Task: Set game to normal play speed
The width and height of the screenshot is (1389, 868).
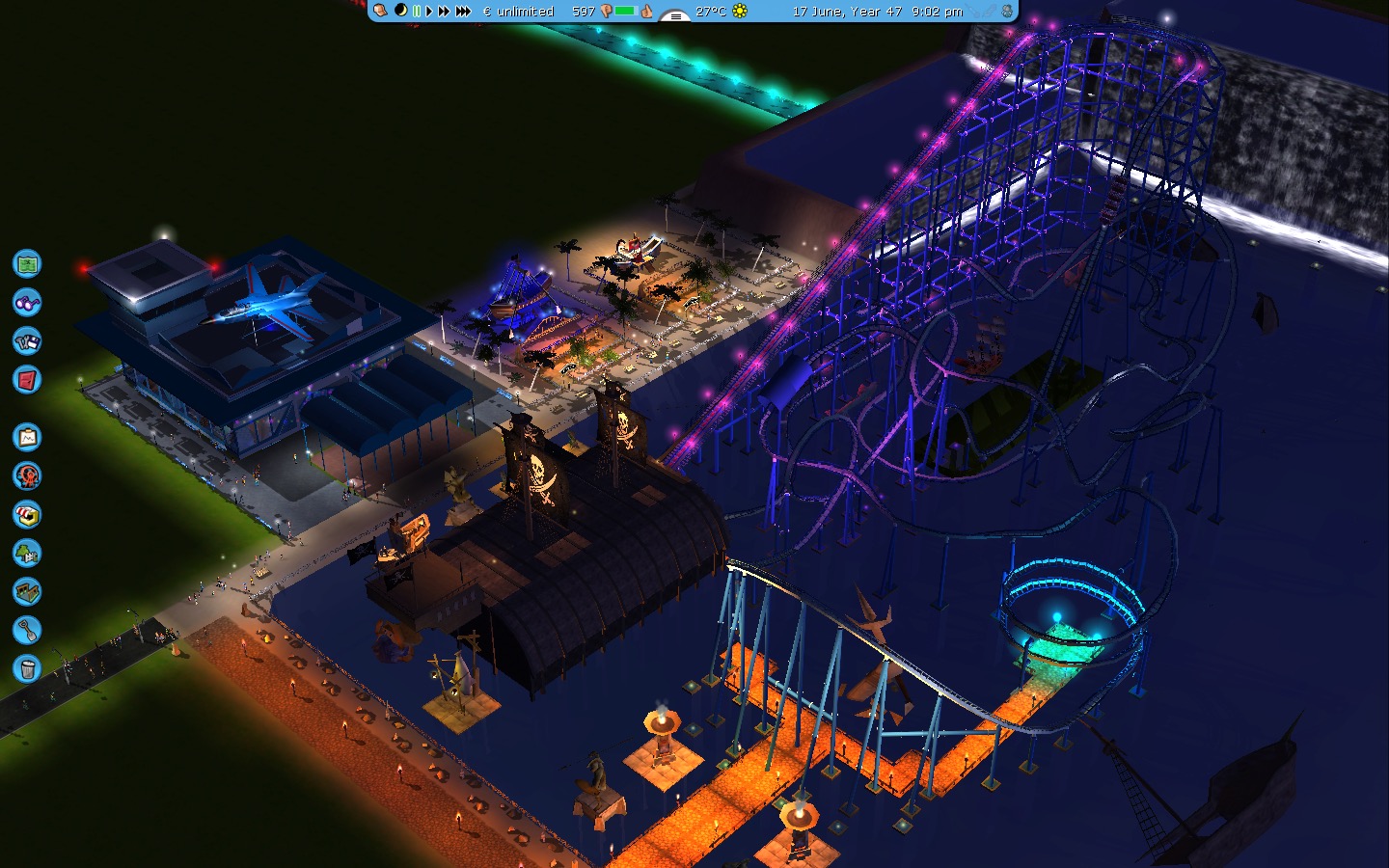Action: coord(429,11)
